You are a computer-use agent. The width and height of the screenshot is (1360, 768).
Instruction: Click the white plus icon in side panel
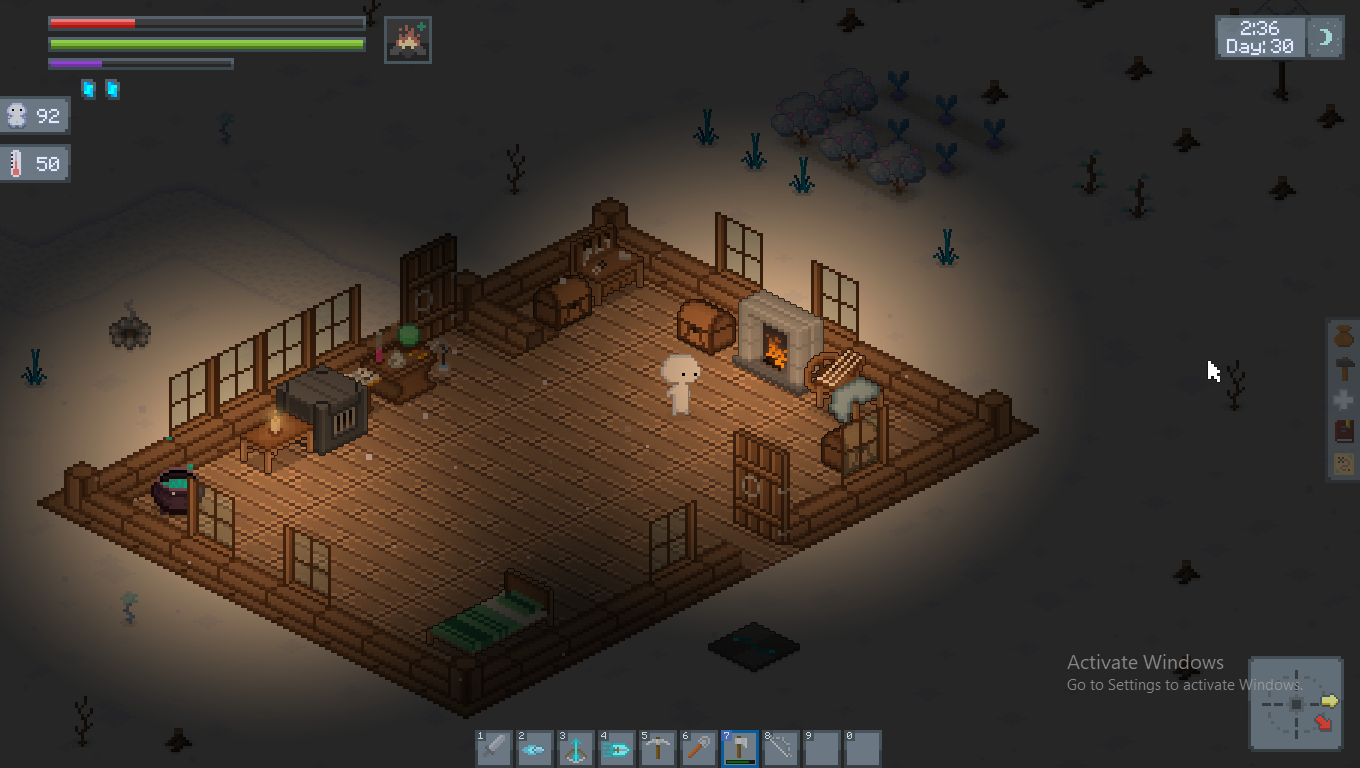point(1343,400)
